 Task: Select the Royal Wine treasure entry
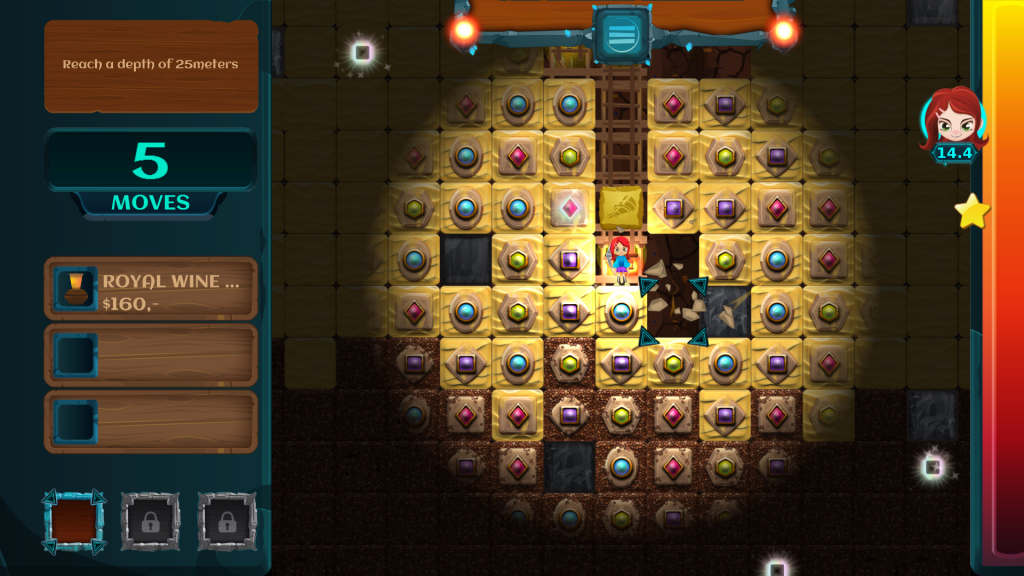tap(151, 289)
